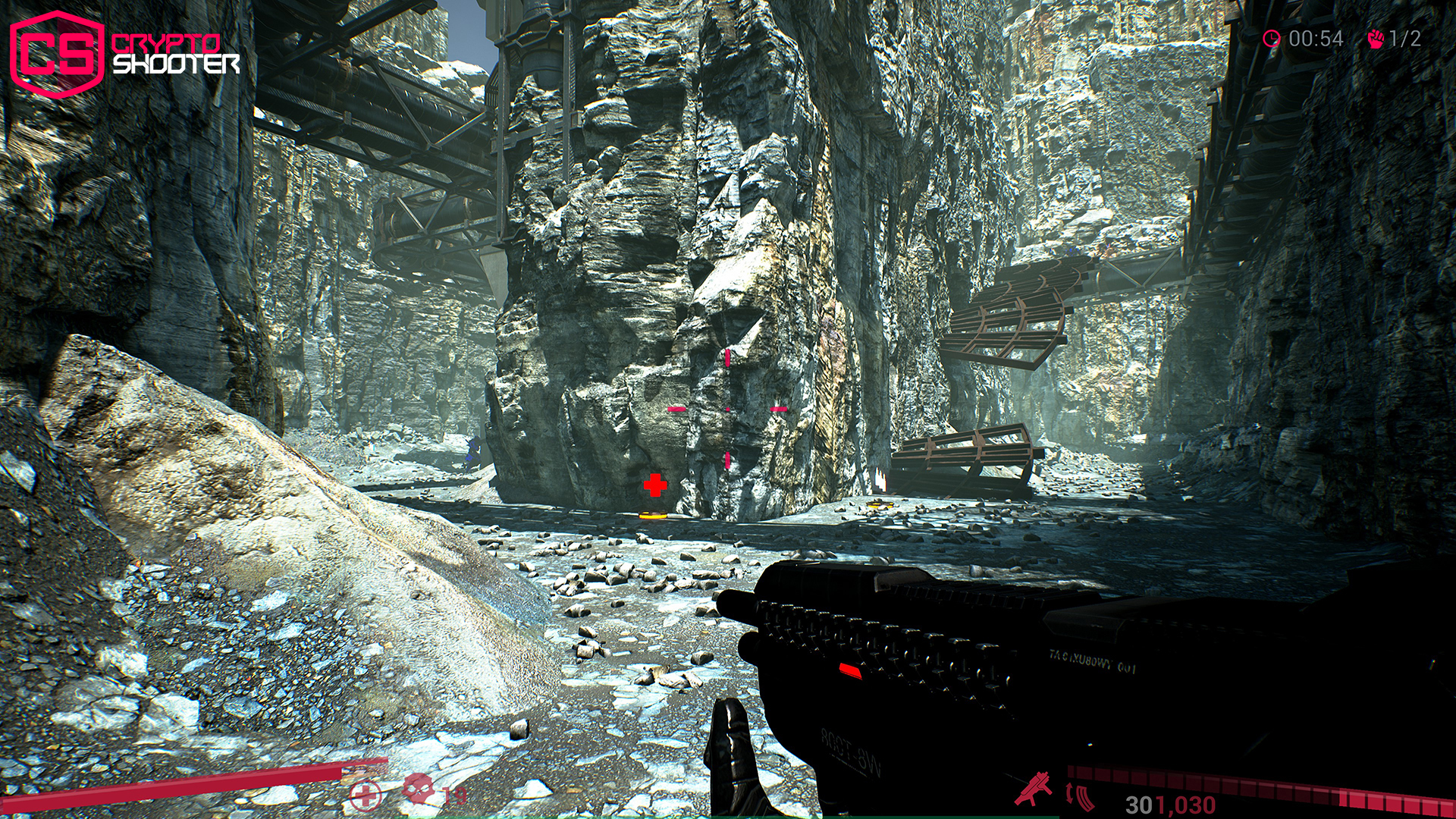1456x819 pixels.
Task: Select the medkit cross icon above the health bar
Action: (x=366, y=795)
